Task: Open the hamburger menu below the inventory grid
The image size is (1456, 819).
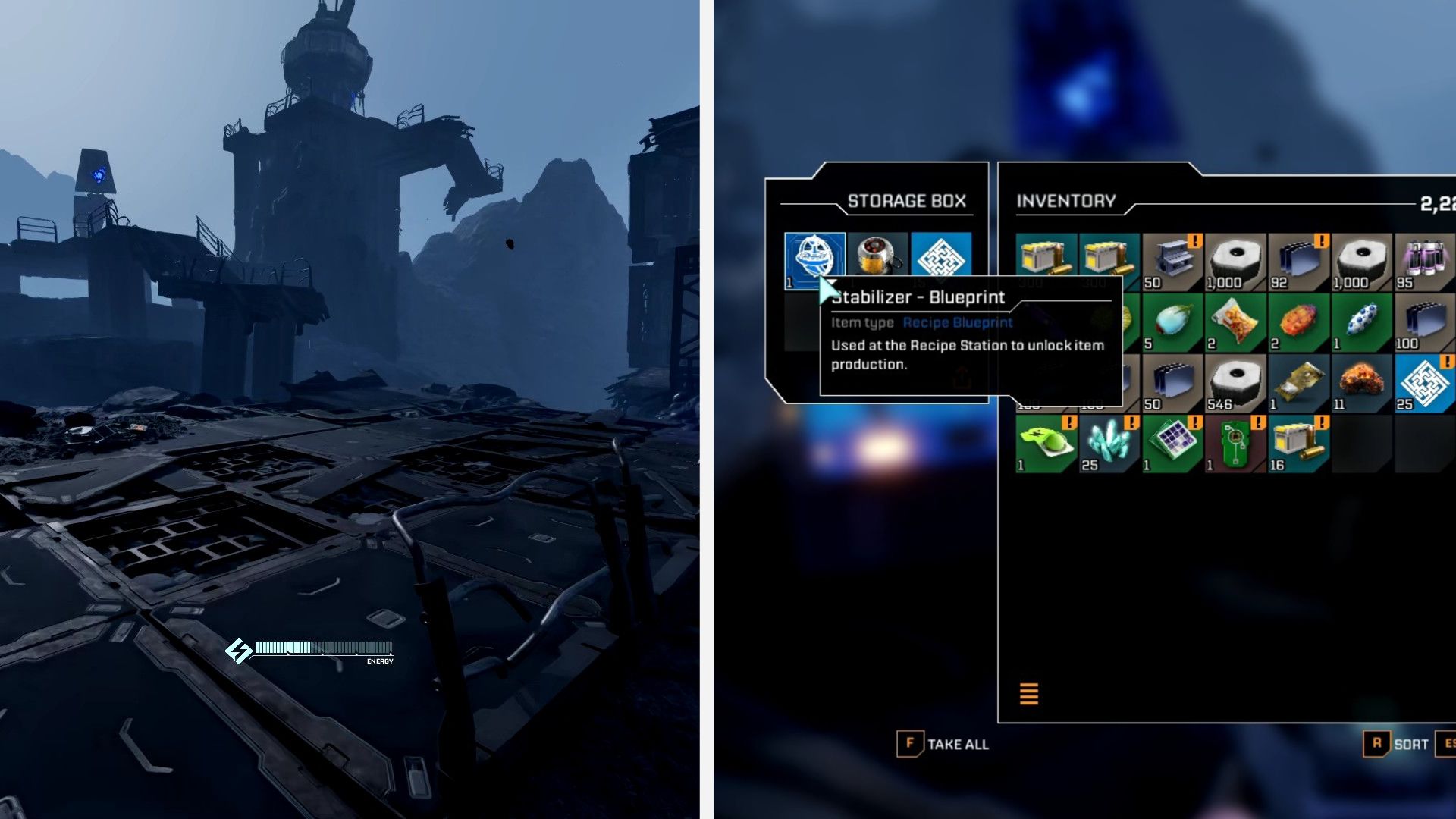Action: (x=1028, y=693)
